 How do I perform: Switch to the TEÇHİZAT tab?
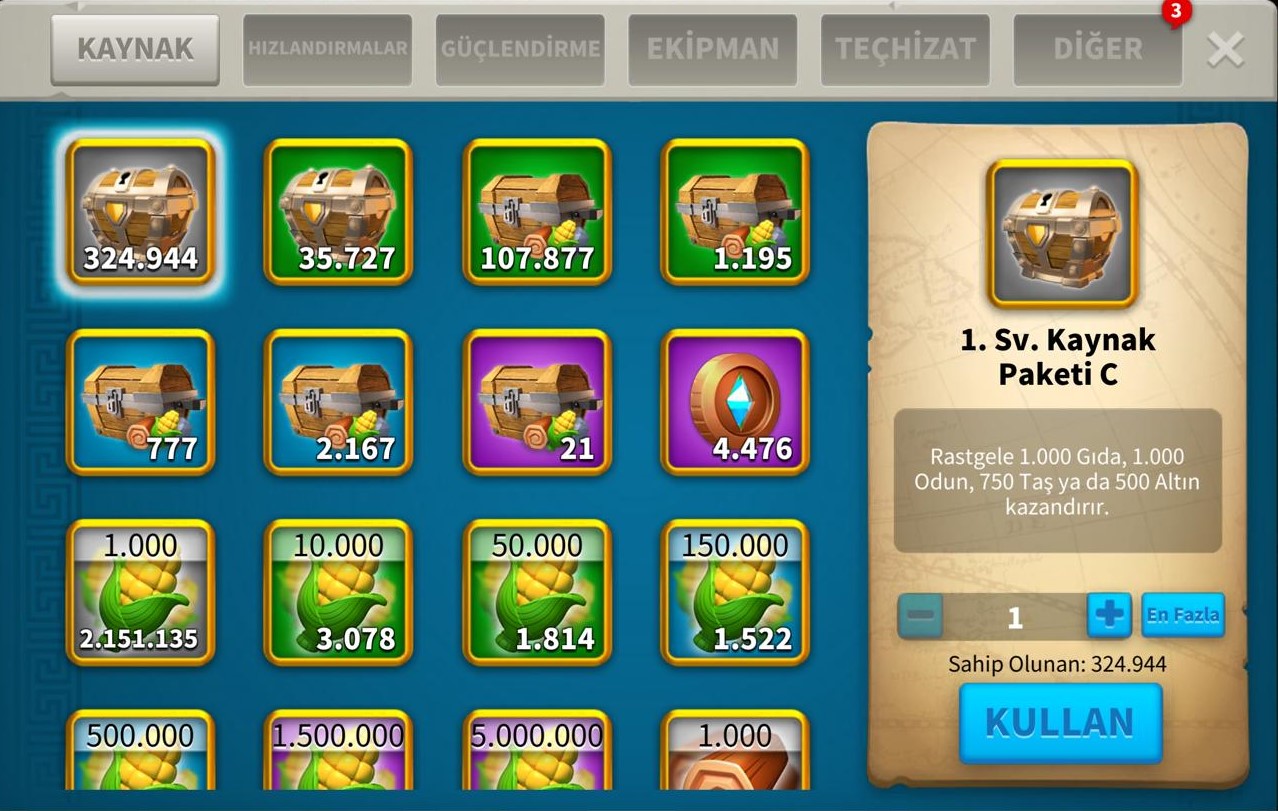click(x=905, y=49)
